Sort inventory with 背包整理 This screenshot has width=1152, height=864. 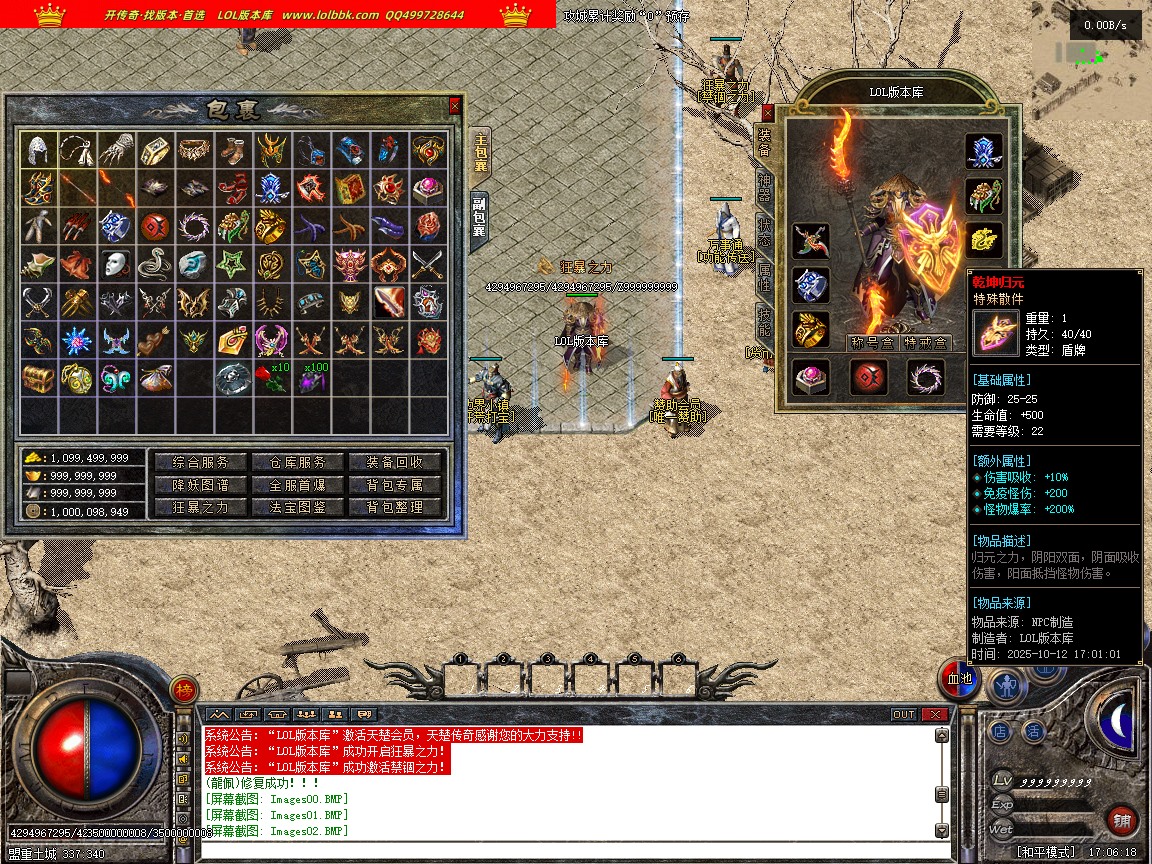pos(395,507)
